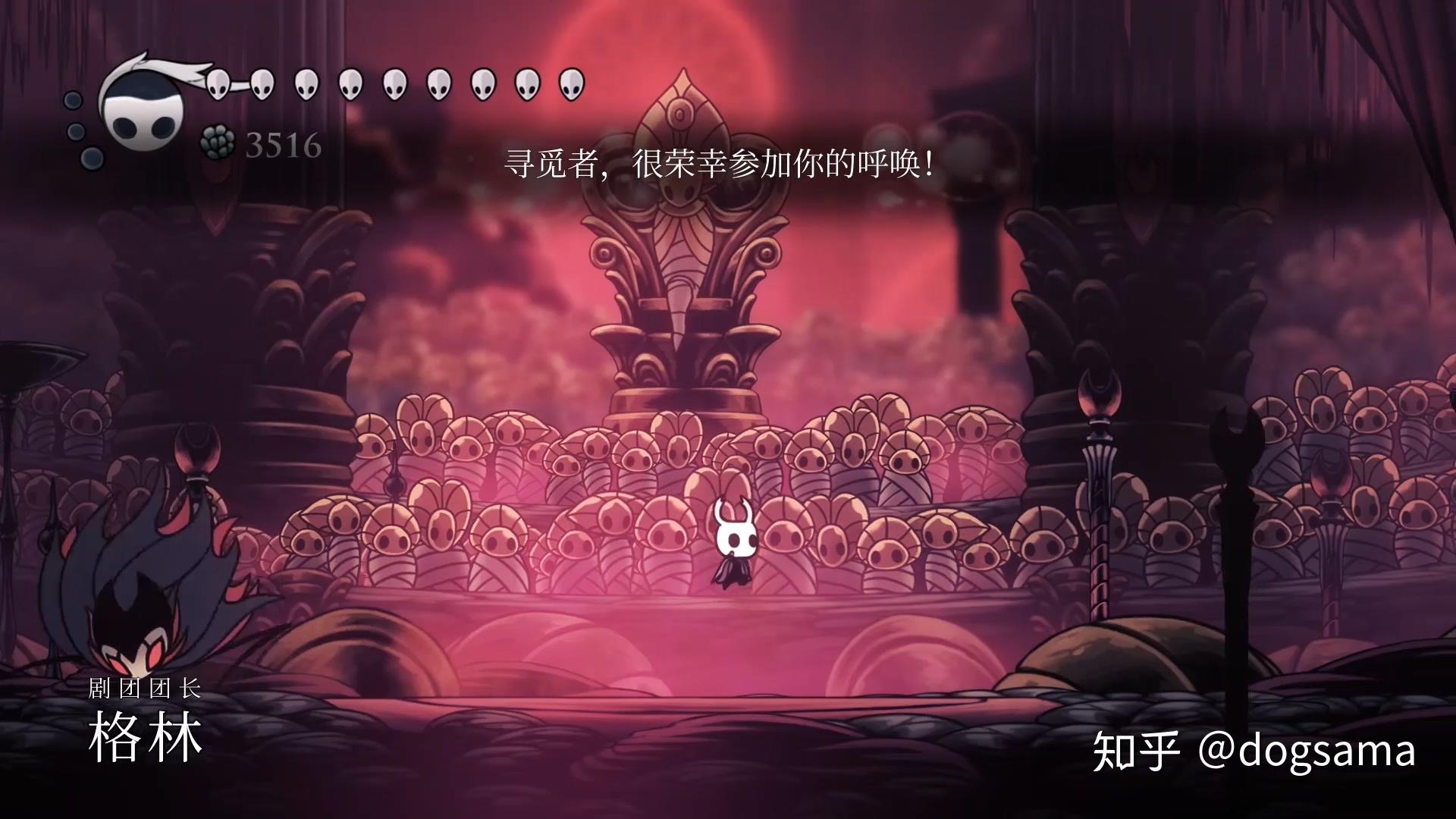Viewport: 1456px width, 819px height.
Task: Click the geo currency icon beside 3516
Action: (x=218, y=143)
